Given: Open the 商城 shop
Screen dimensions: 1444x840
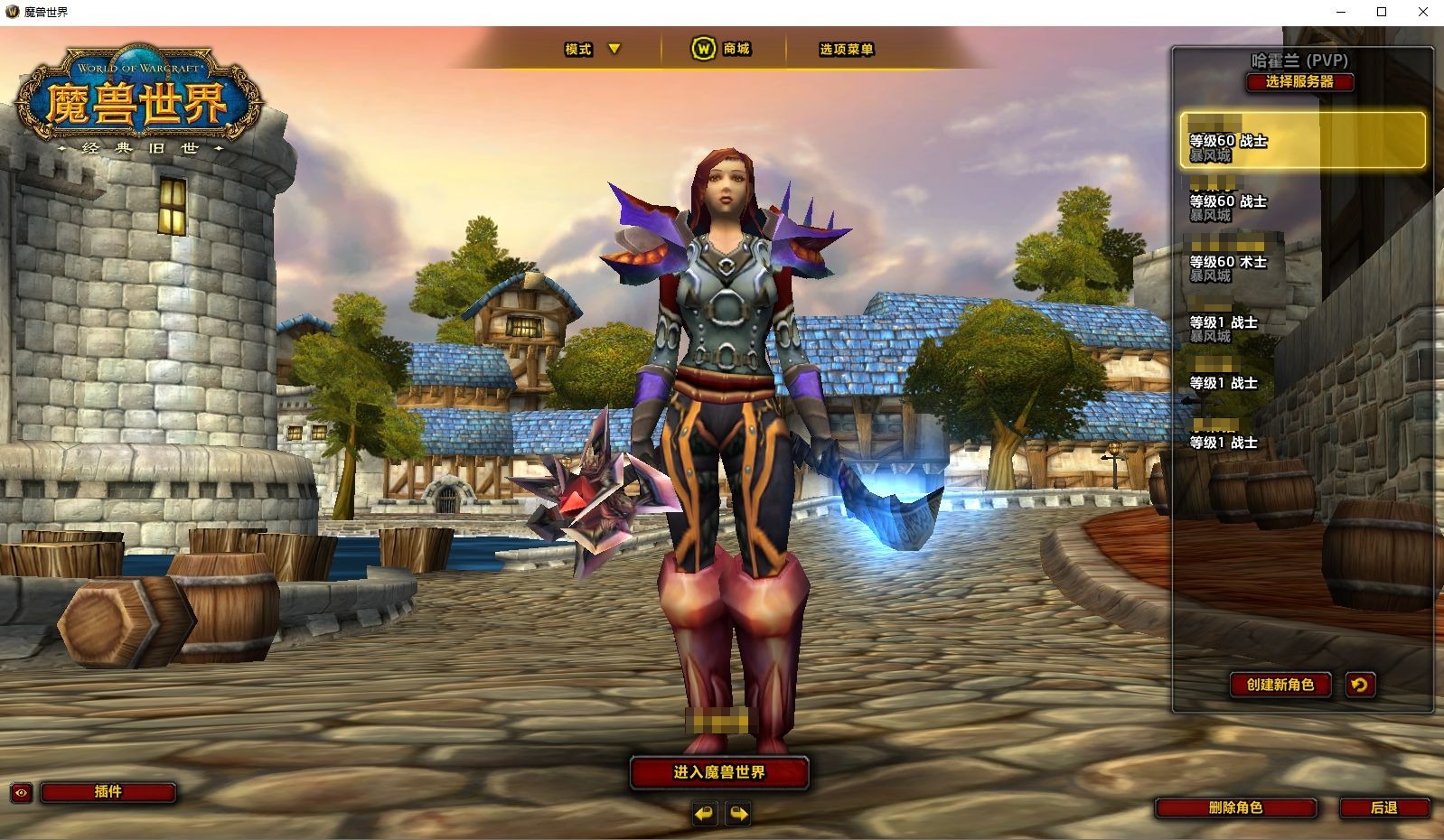Looking at the screenshot, I should 722,49.
